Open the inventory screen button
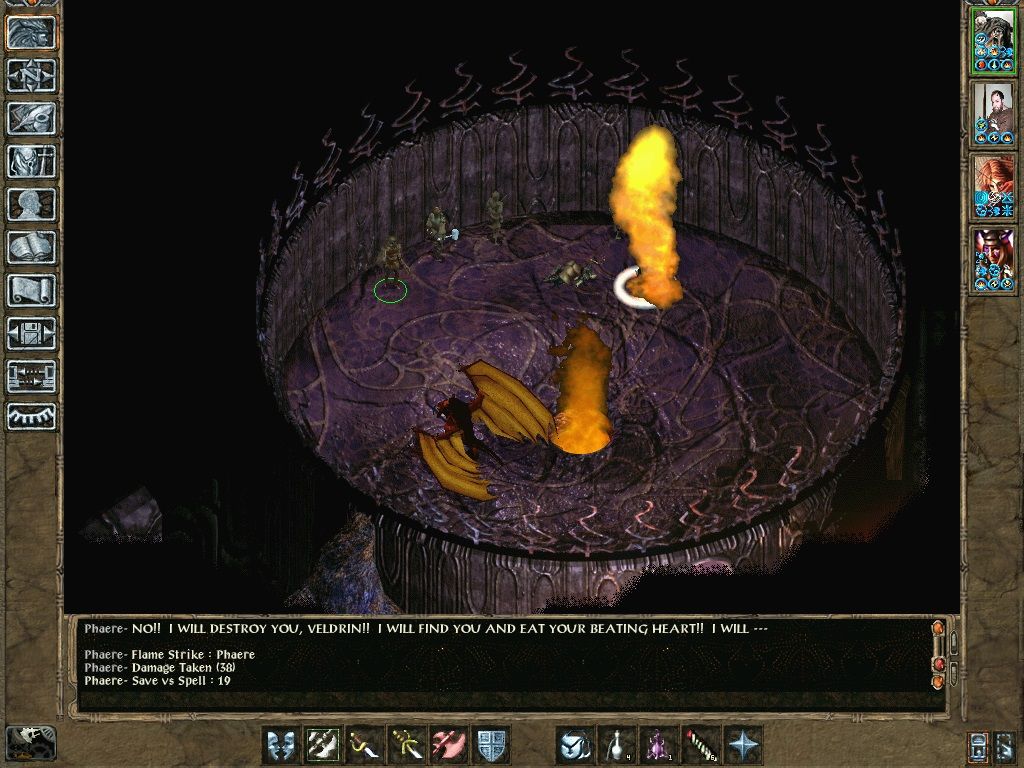1024x768 pixels. point(32,161)
